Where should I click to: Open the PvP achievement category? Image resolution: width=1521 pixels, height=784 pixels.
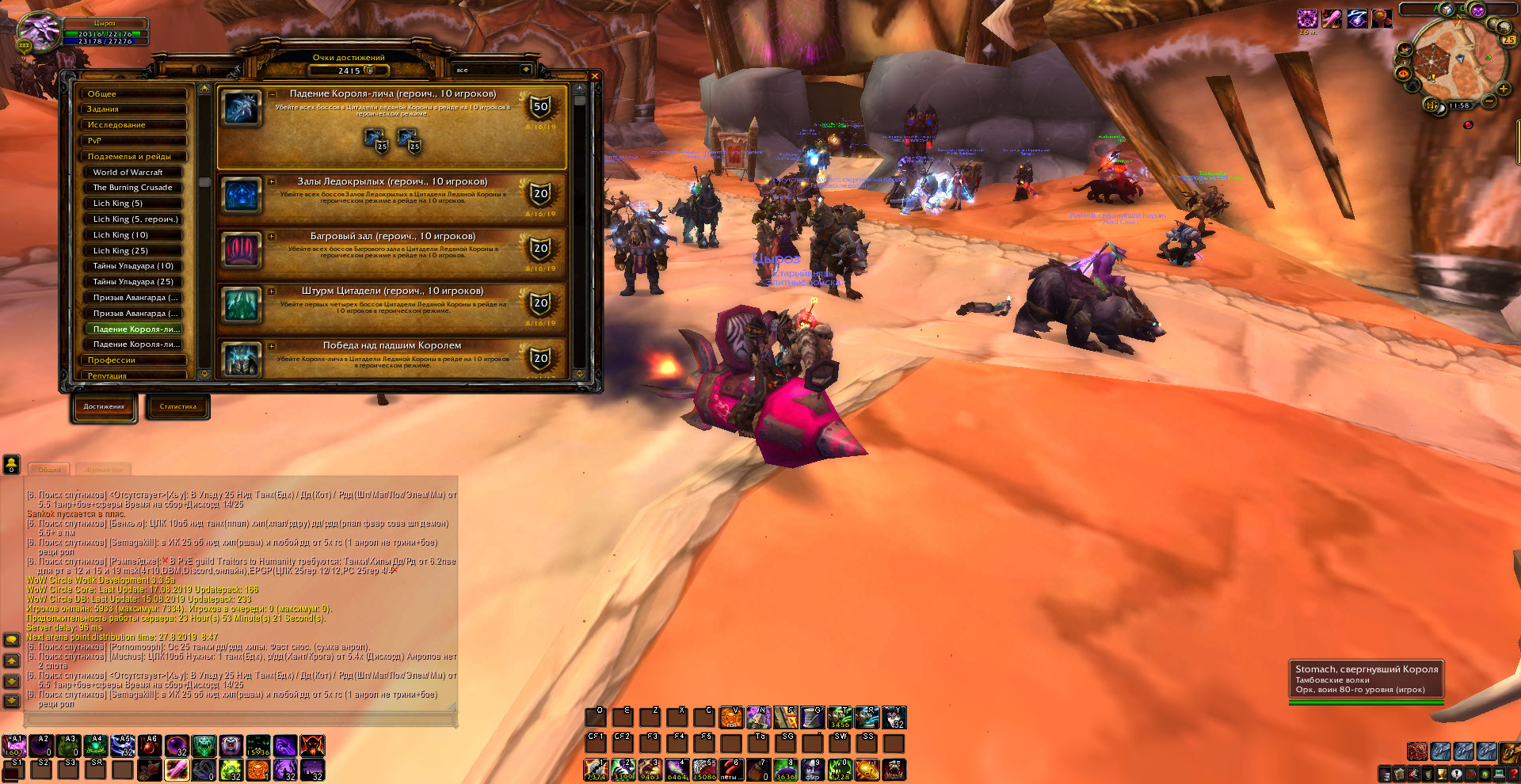[134, 140]
